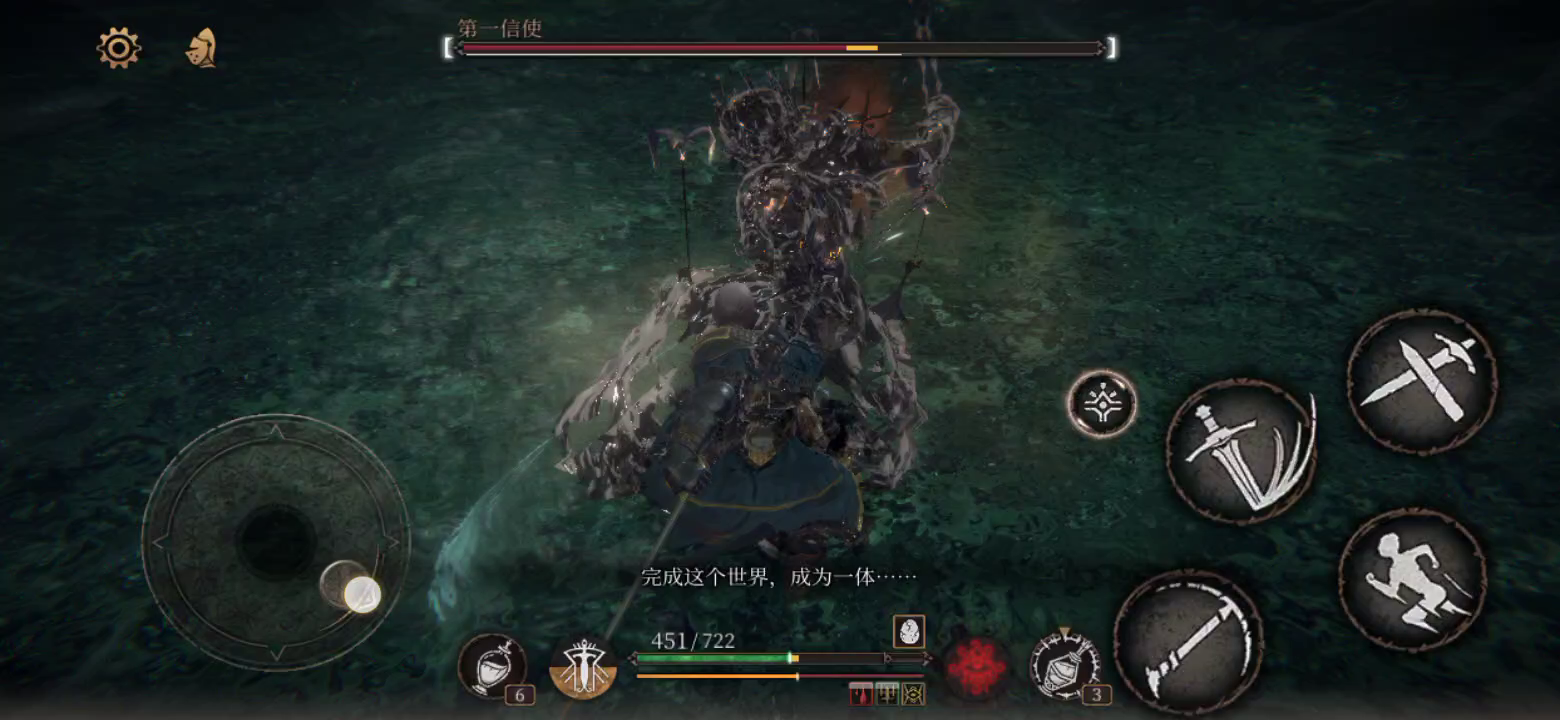
Task: Tap the egg item icon above health bar
Action: [910, 630]
